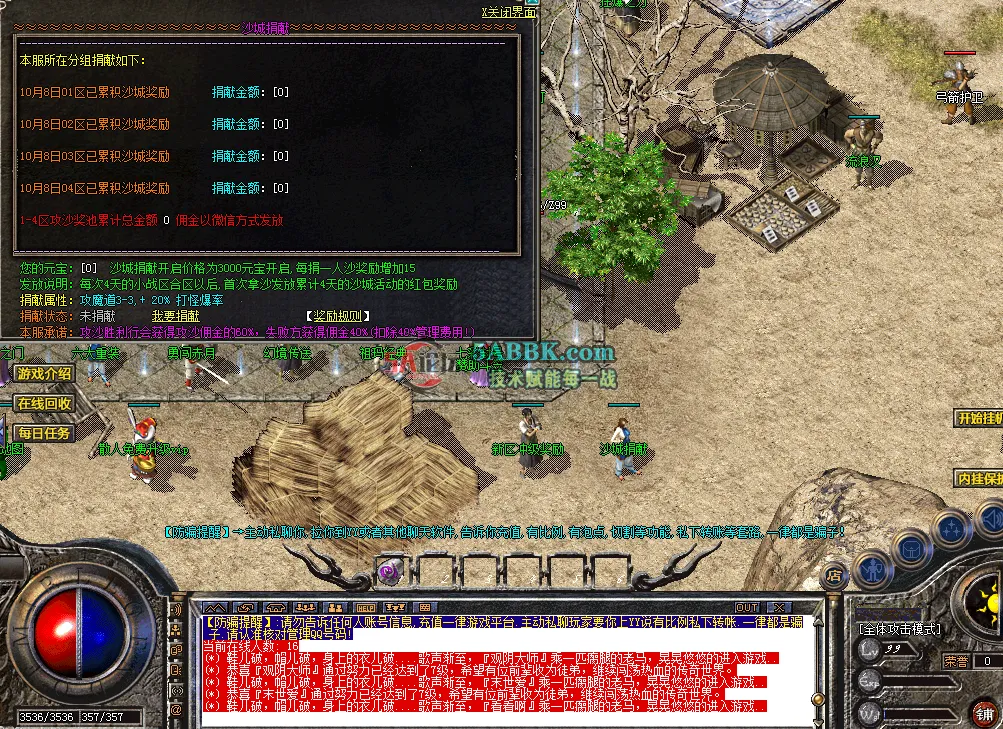This screenshot has height=729, width=1003.
Task: Open the 店 shop round icon
Action: point(832,576)
